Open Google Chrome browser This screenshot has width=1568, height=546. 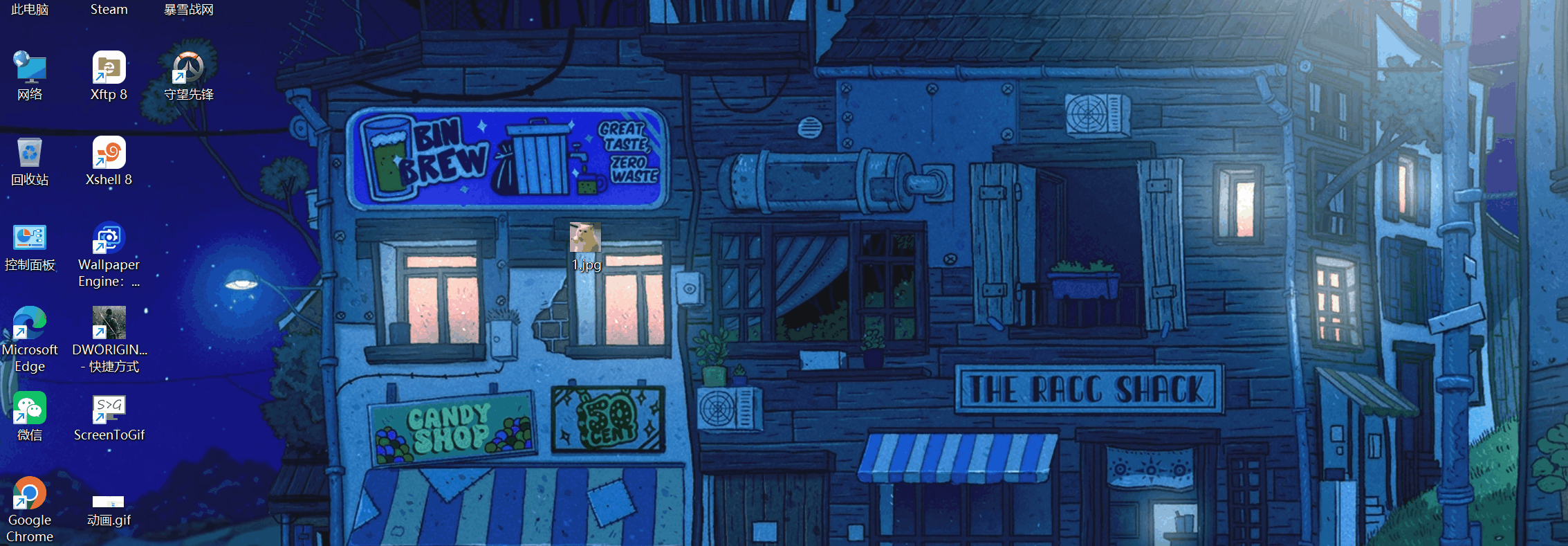click(x=30, y=493)
